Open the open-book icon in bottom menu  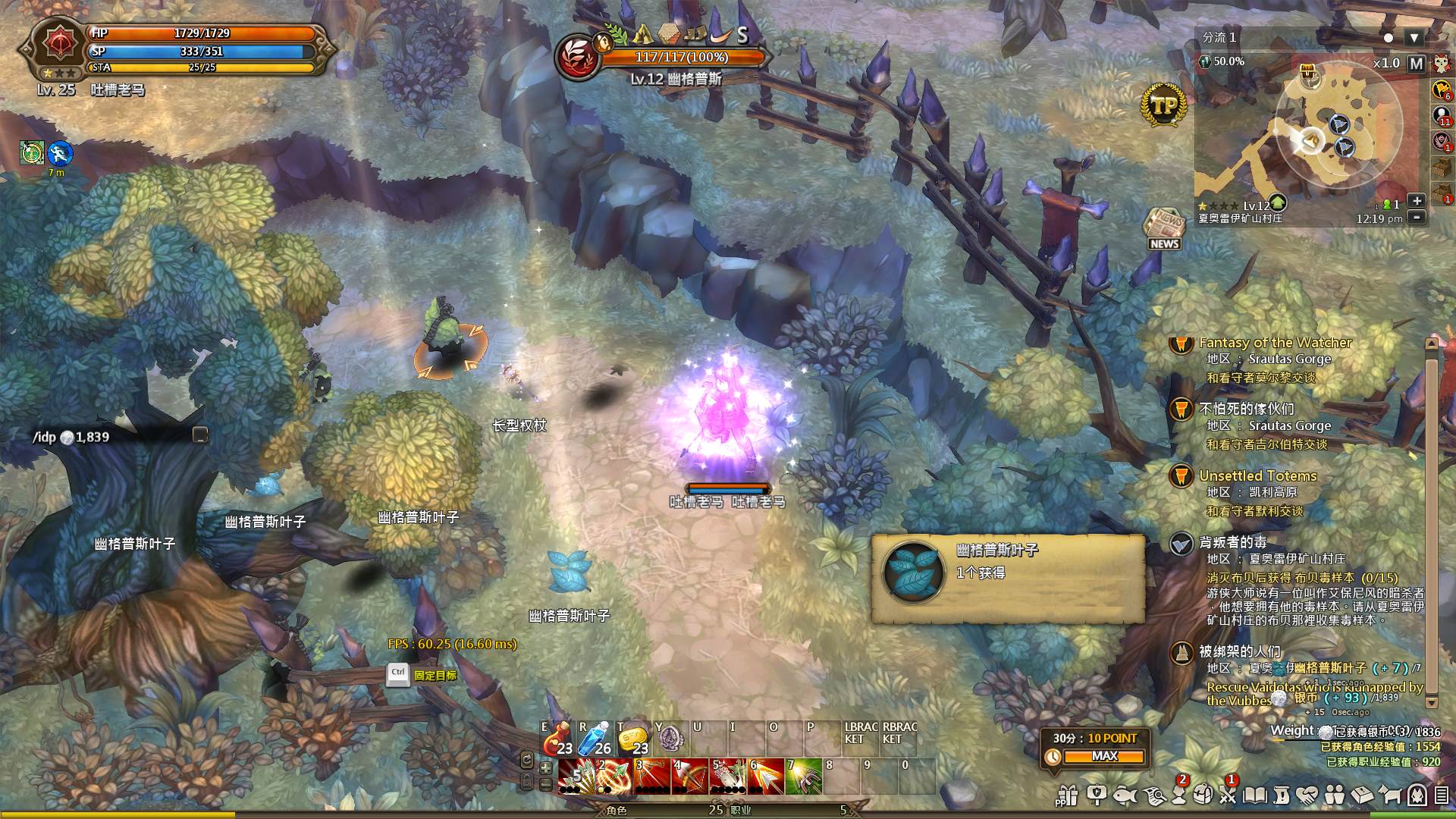pyautogui.click(x=1255, y=795)
